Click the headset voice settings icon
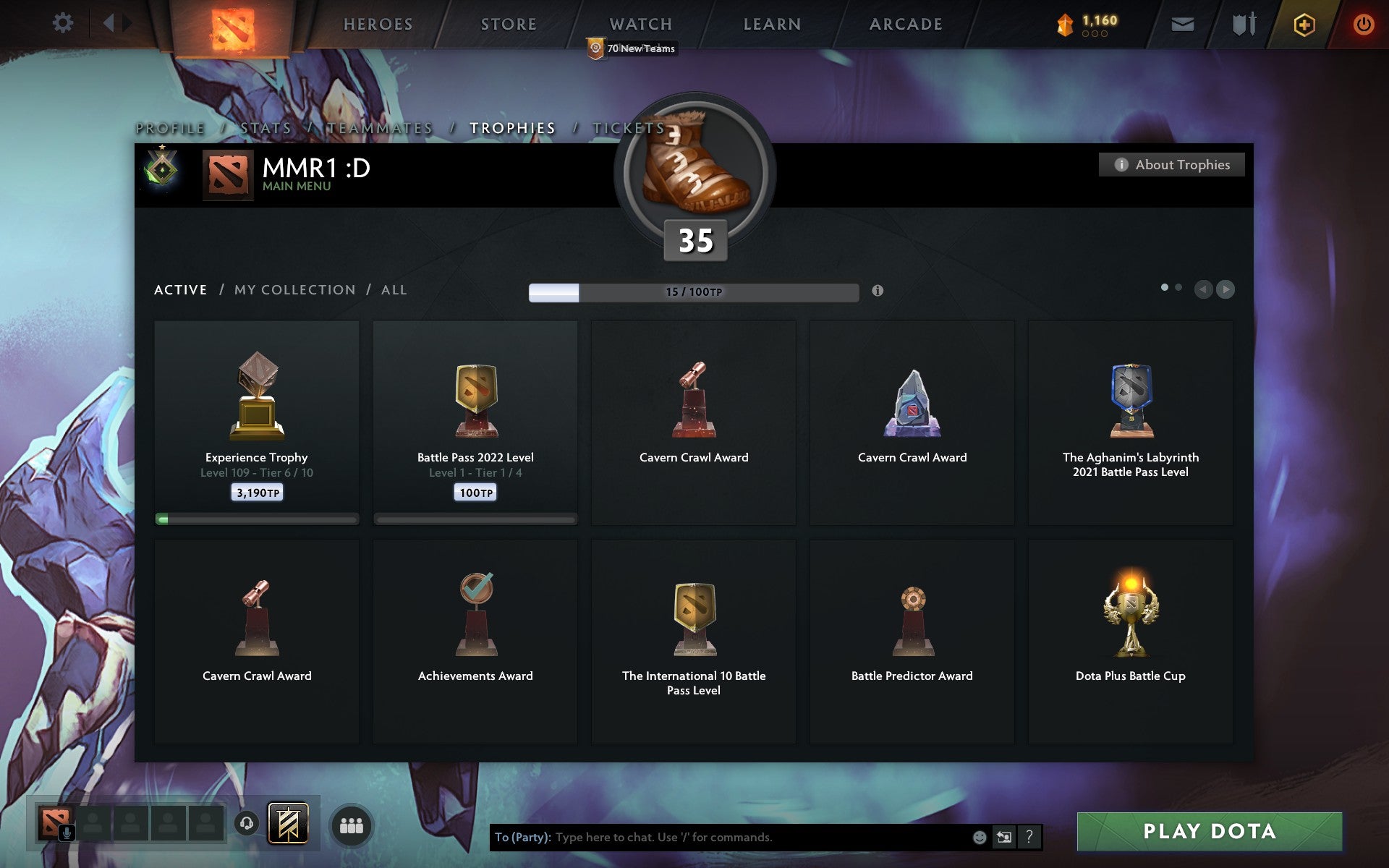This screenshot has height=868, width=1389. tap(247, 821)
